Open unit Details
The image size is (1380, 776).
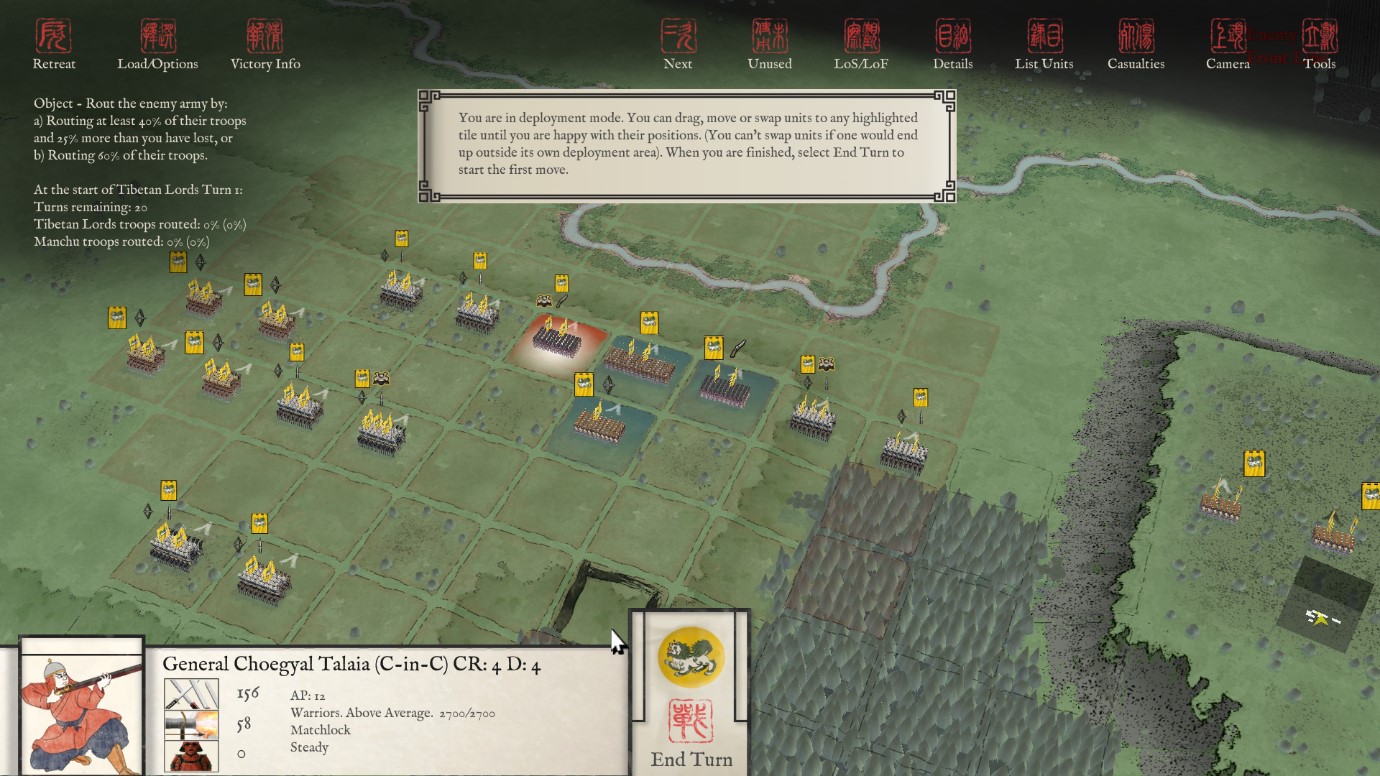[953, 45]
